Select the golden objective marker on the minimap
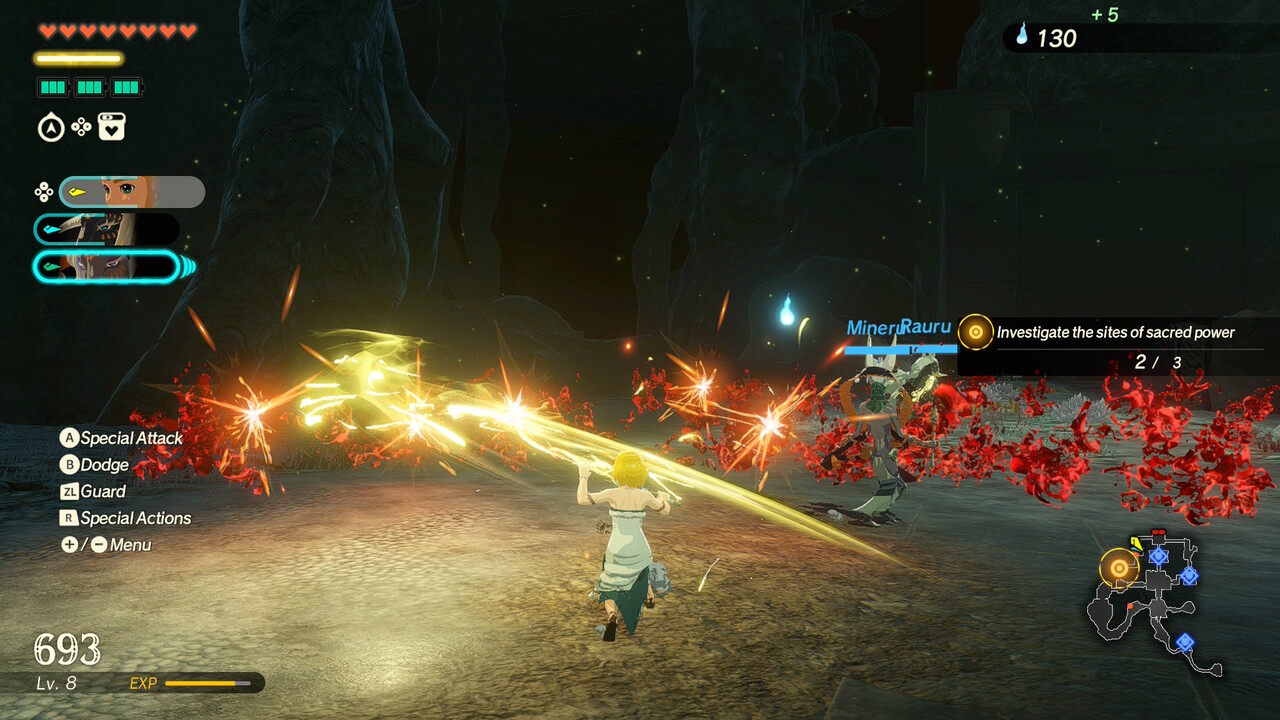The width and height of the screenshot is (1280, 720). tap(1119, 568)
